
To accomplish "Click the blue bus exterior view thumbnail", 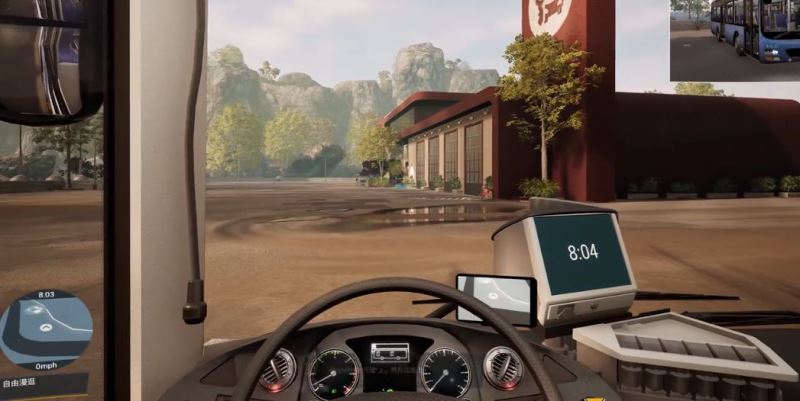I will pyautogui.click(x=734, y=40).
